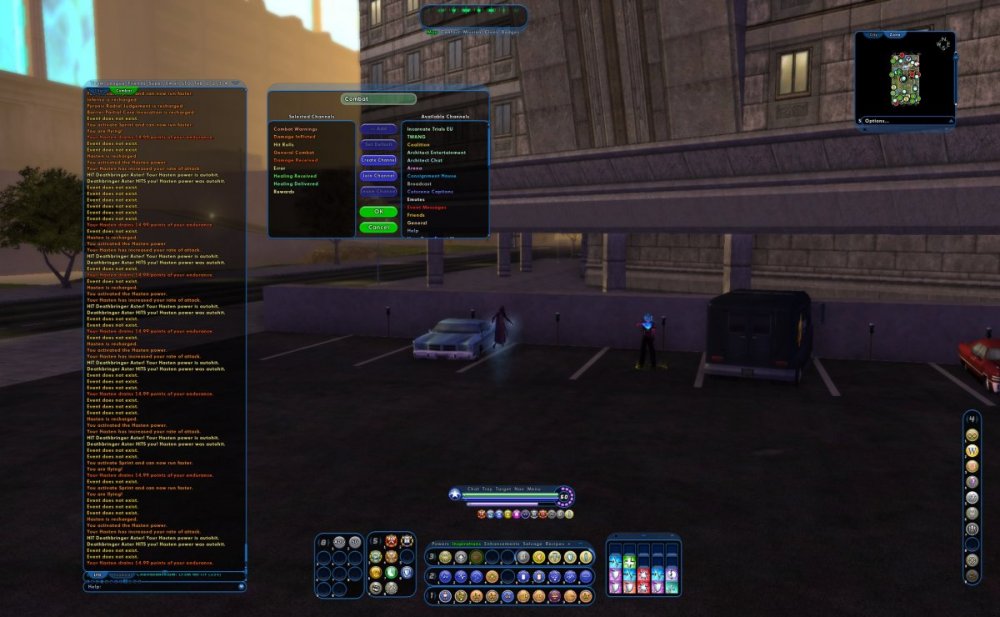Click the Join Channel button
This screenshot has width=1000, height=617.
click(378, 176)
